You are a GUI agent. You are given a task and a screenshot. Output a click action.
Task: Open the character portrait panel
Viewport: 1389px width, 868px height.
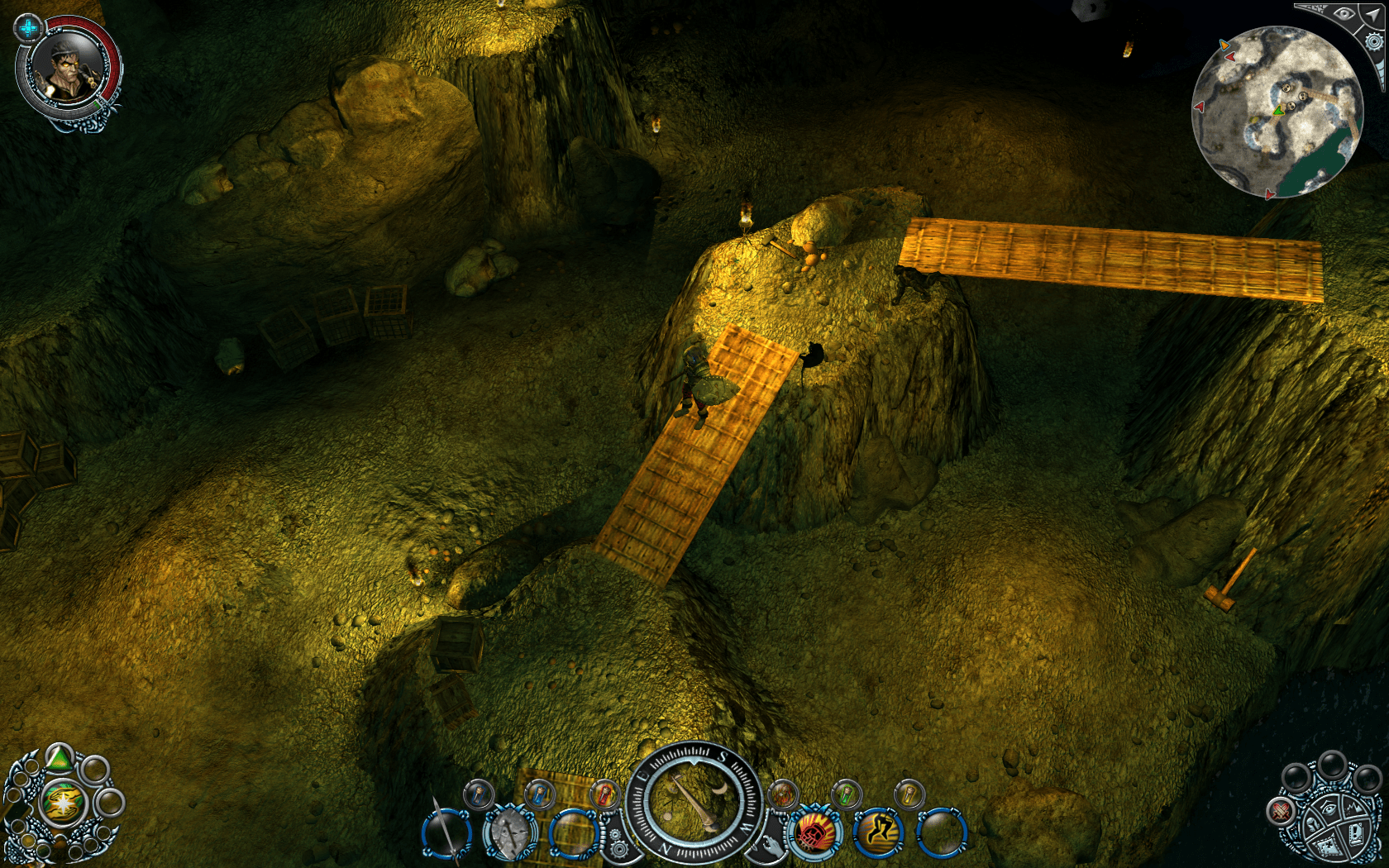point(68,70)
